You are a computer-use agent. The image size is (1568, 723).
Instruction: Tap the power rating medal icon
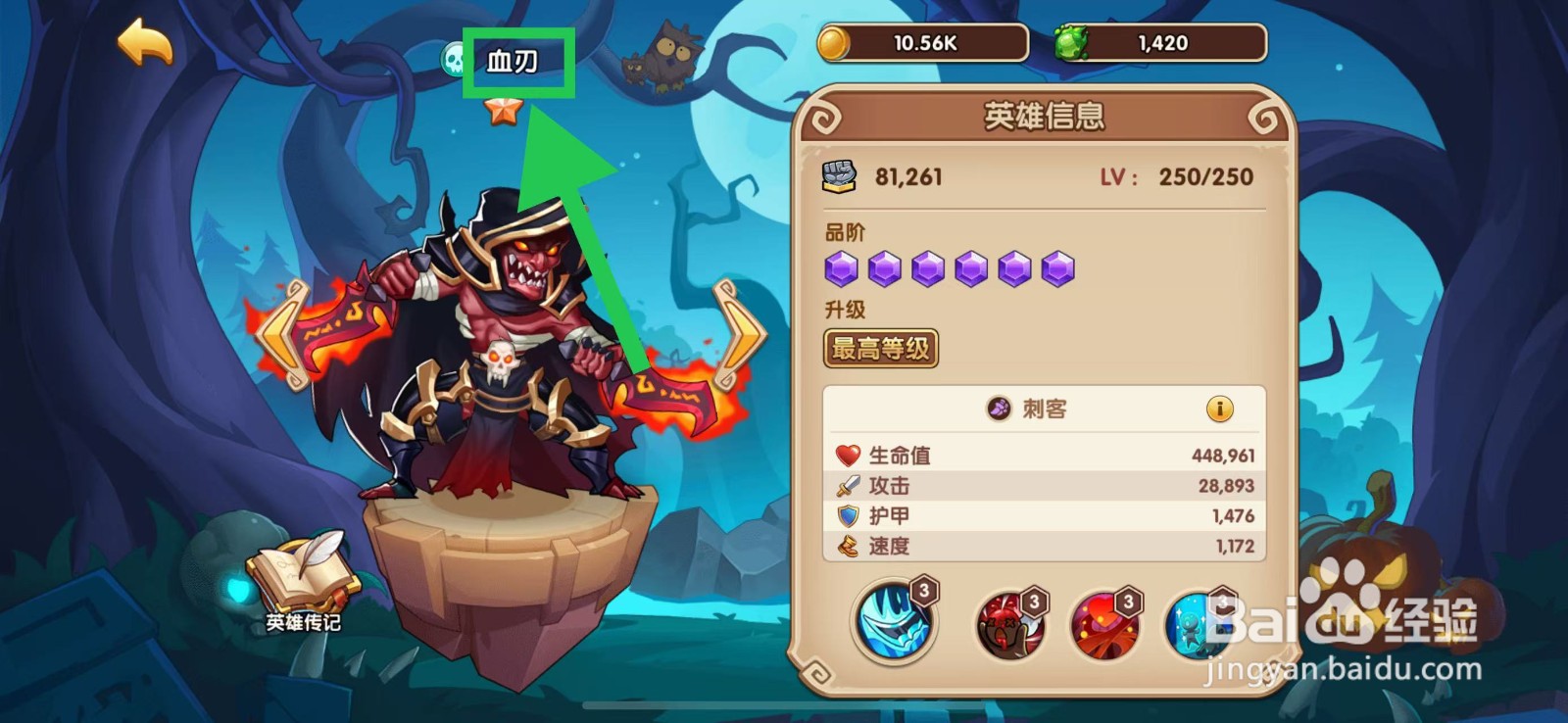[x=841, y=174]
